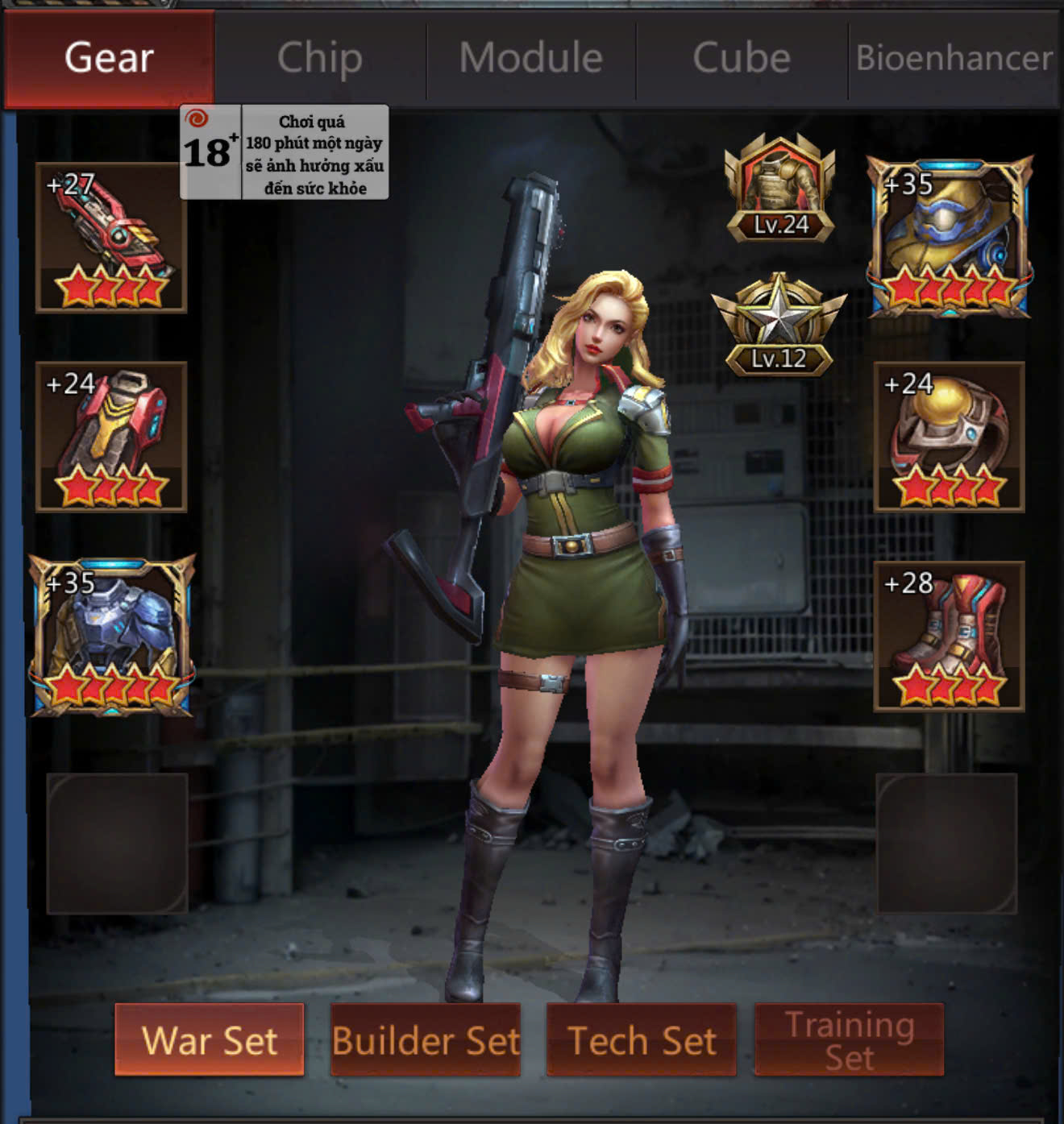
Task: Choose the +35 blue chest armor slot
Action: point(111,636)
